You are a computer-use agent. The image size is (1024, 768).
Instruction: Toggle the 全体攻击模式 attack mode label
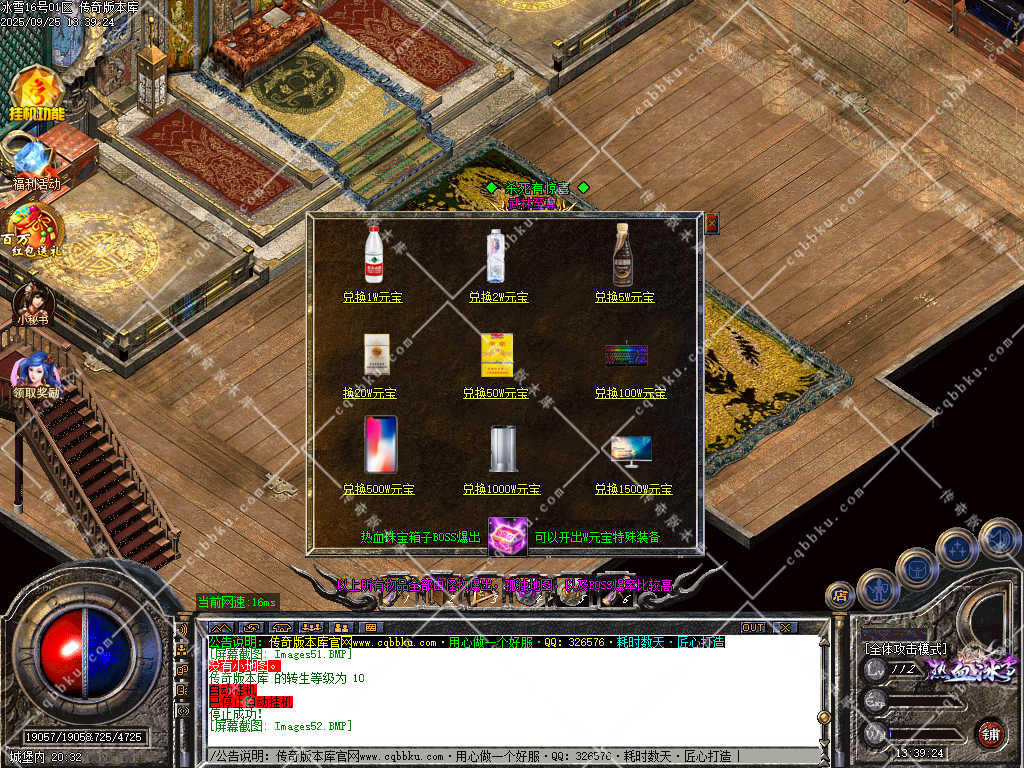coord(905,648)
